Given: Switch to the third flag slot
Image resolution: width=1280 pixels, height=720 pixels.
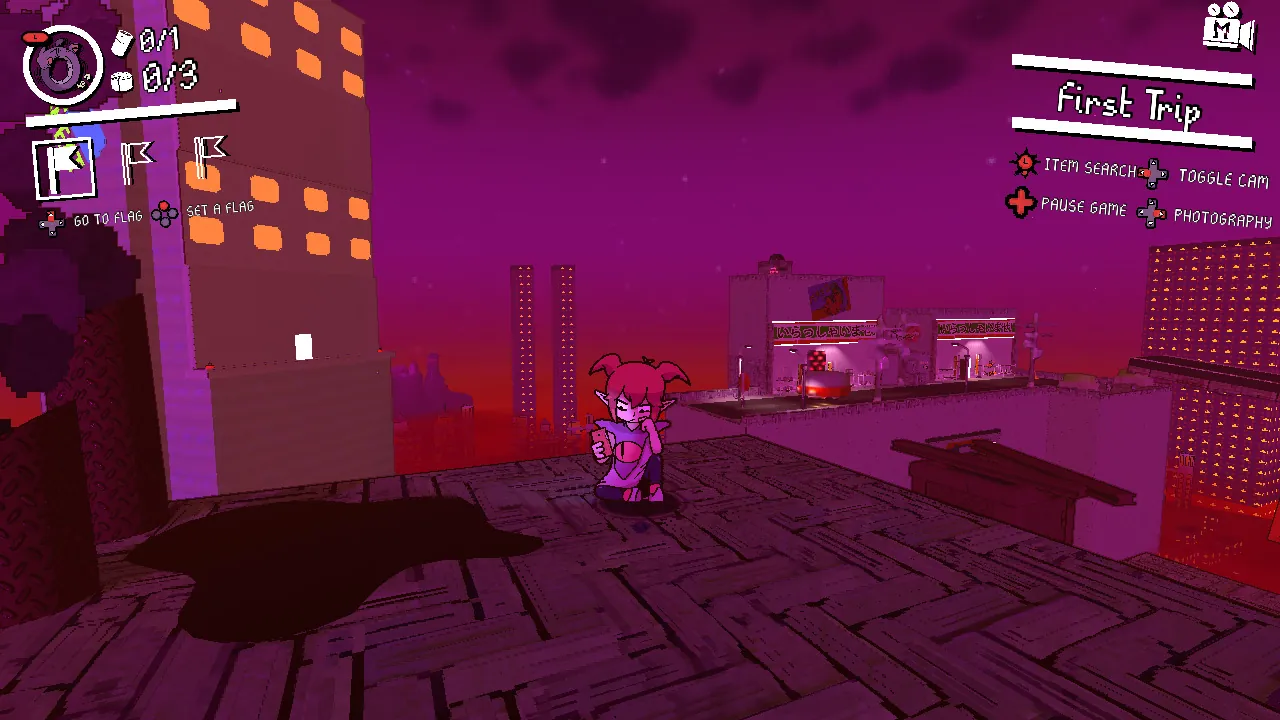Looking at the screenshot, I should tap(207, 155).
